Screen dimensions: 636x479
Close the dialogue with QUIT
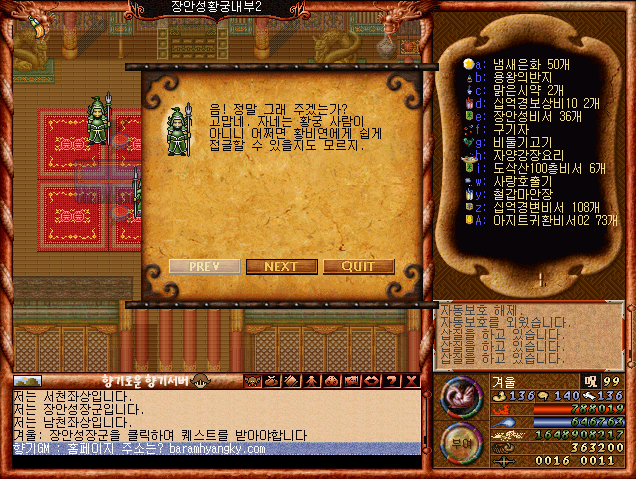click(358, 267)
